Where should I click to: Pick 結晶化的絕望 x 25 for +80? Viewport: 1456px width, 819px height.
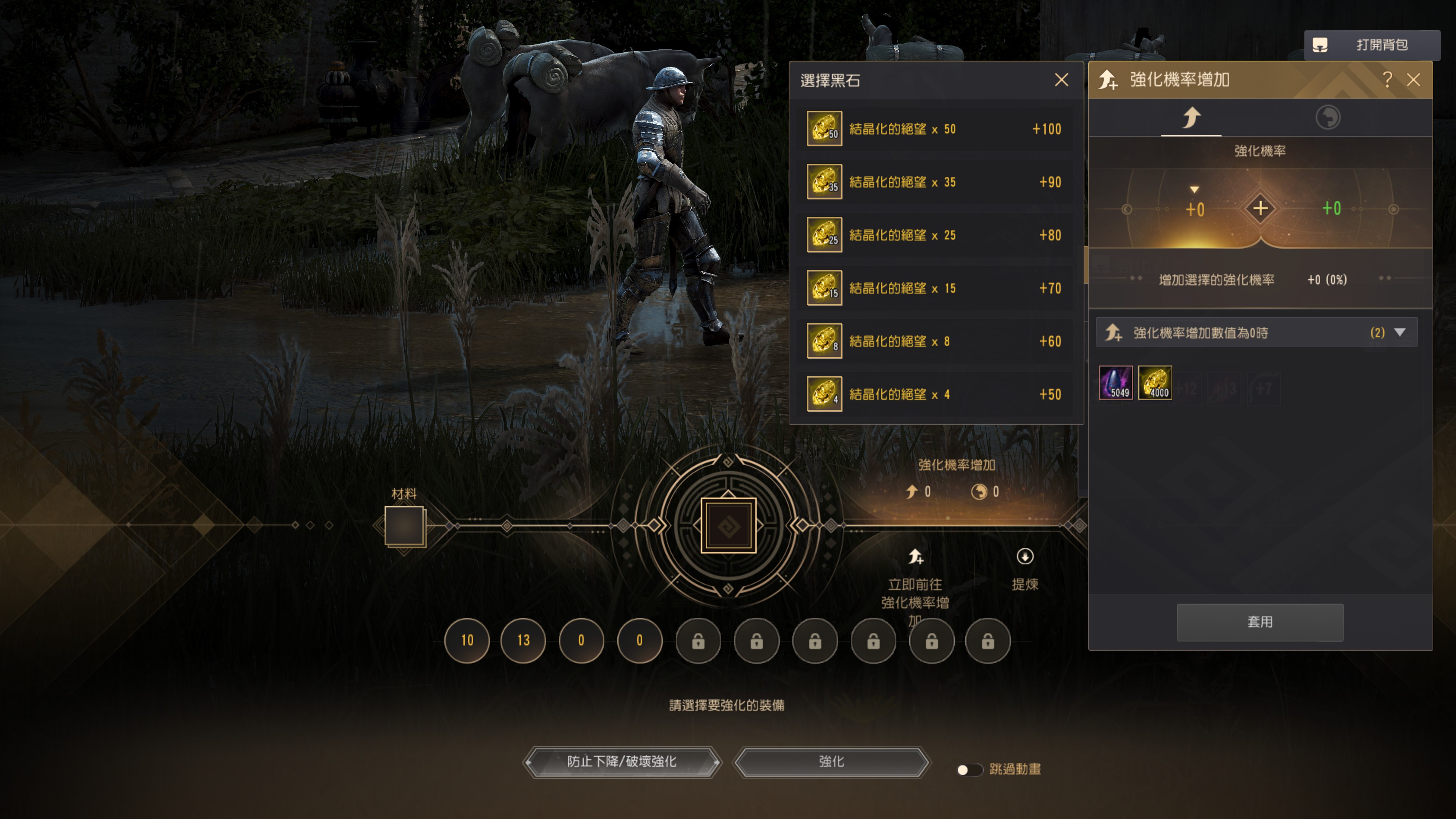935,235
